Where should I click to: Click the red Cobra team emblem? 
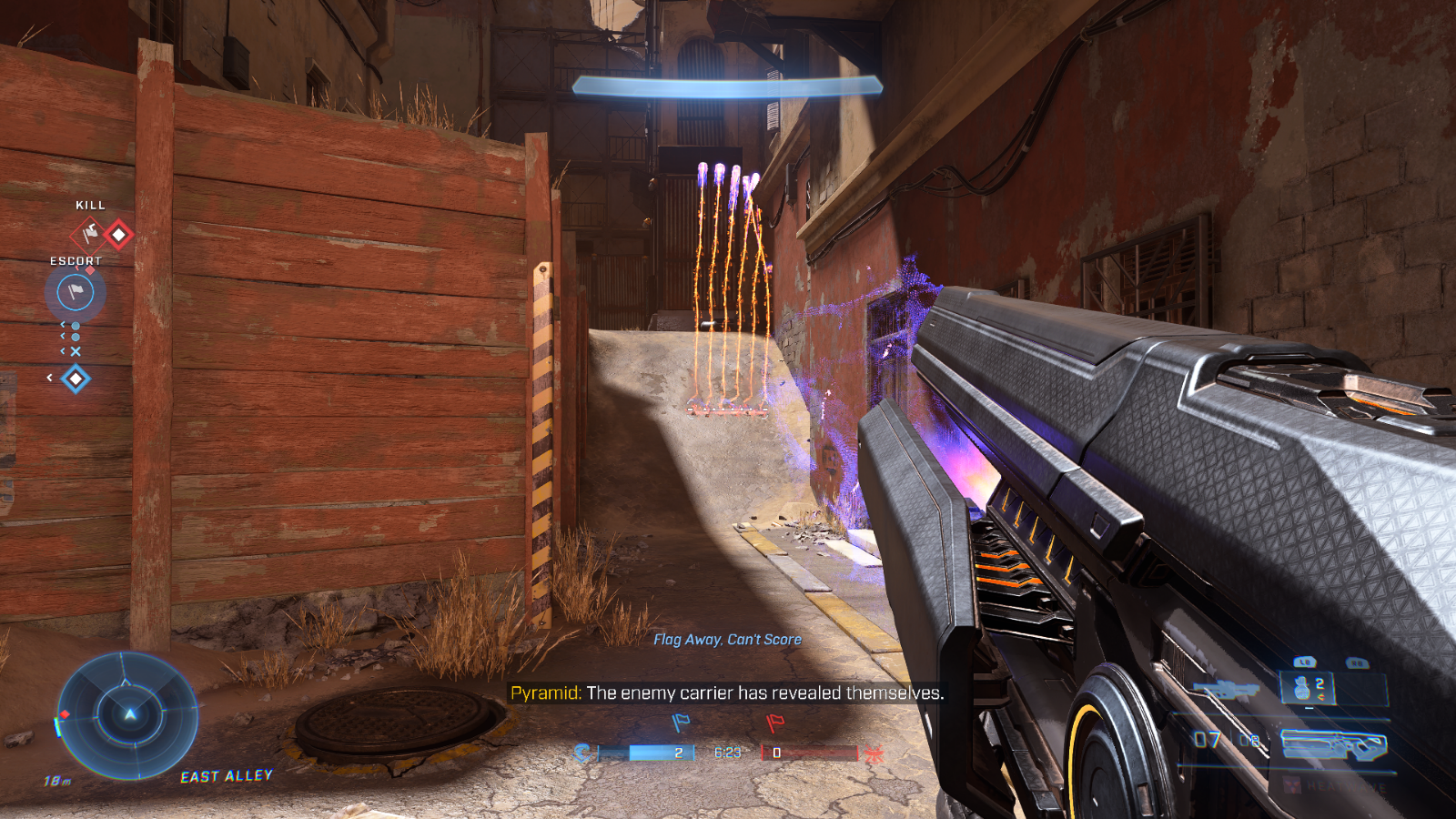tap(875, 753)
